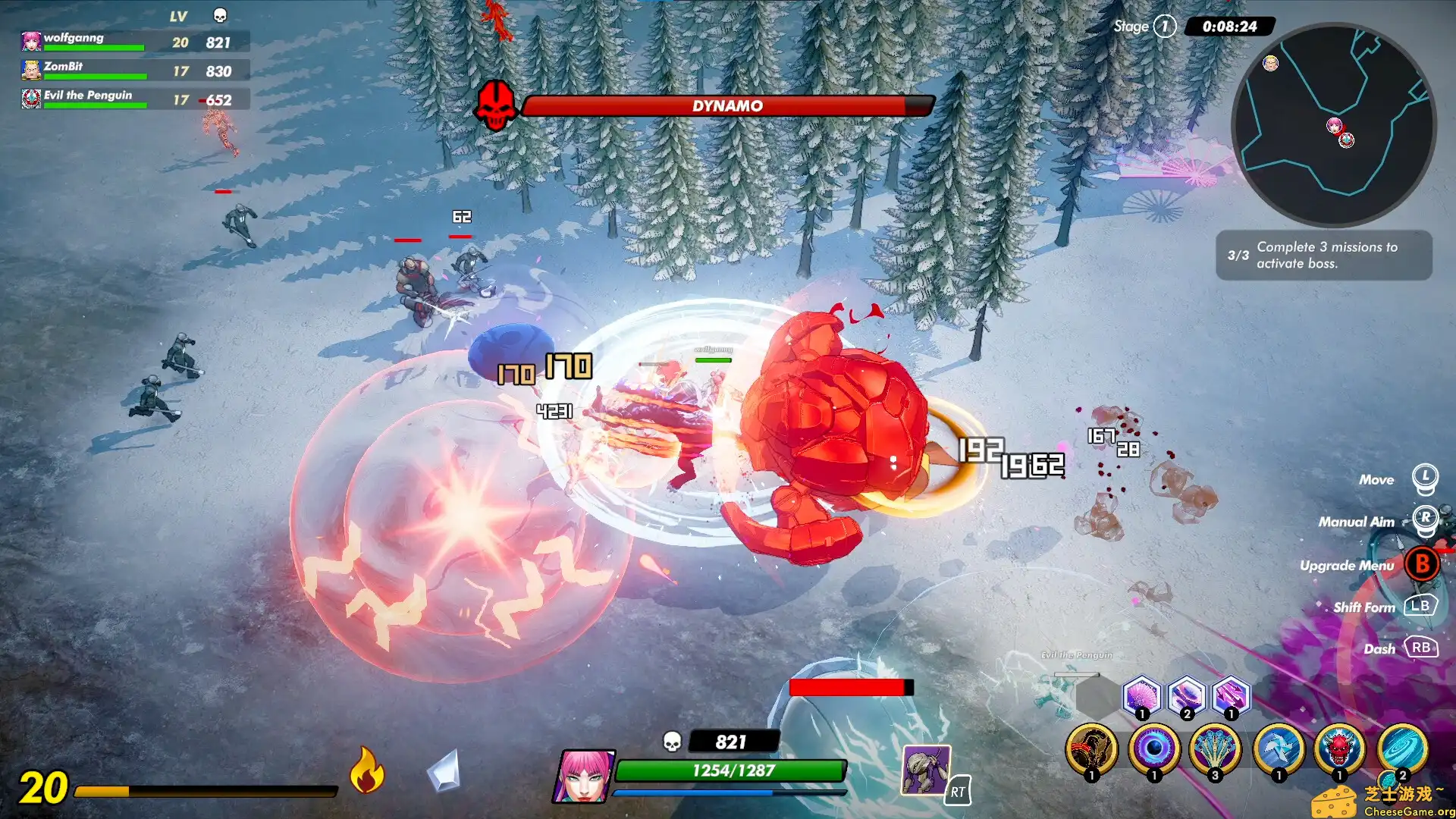Select the pink arrows hexagon skill
1456x819 pixels.
pyautogui.click(x=1231, y=695)
